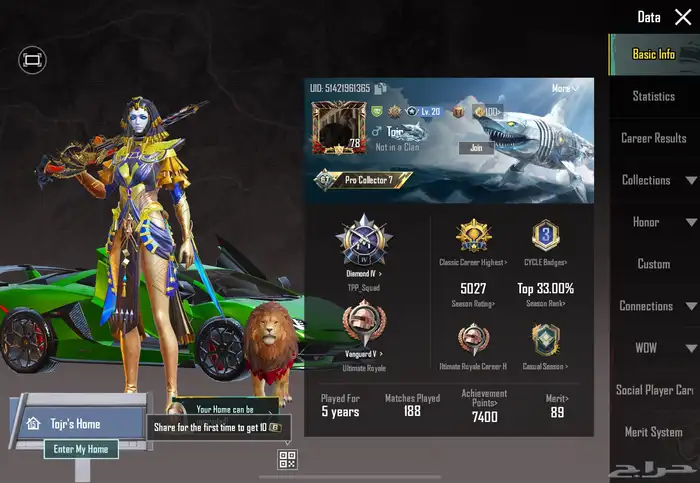Join the clan with Join button
The width and height of the screenshot is (700, 483).
click(x=476, y=148)
